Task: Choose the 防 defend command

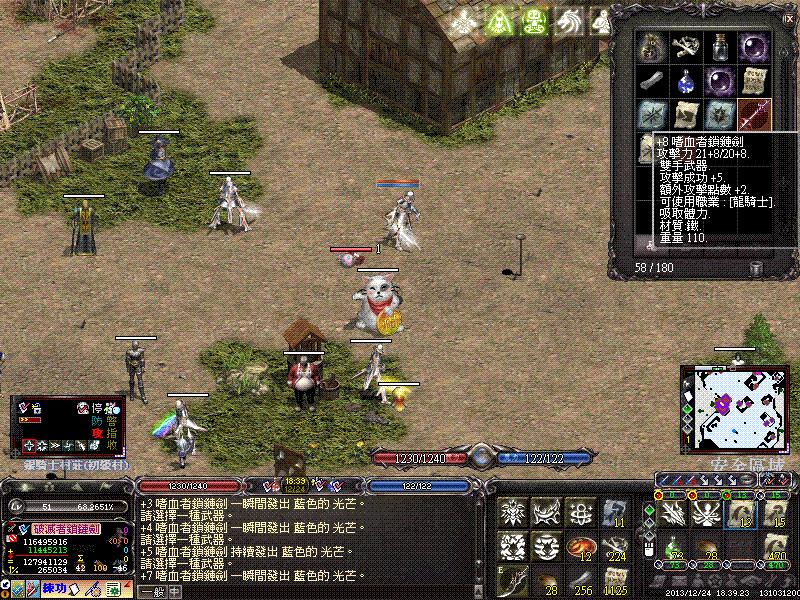Action: (x=99, y=421)
